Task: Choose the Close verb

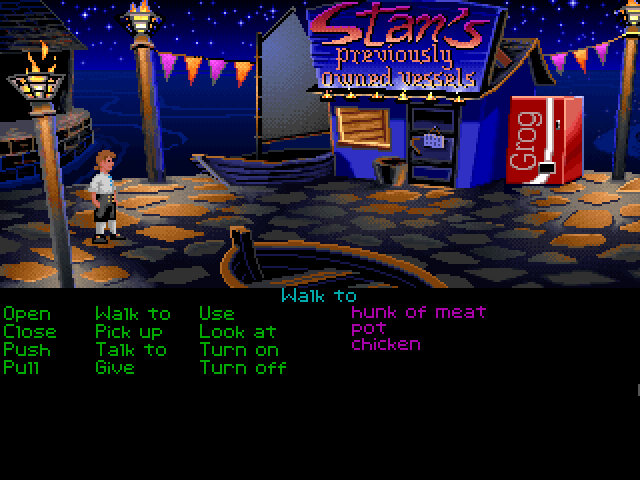Action: [29, 331]
